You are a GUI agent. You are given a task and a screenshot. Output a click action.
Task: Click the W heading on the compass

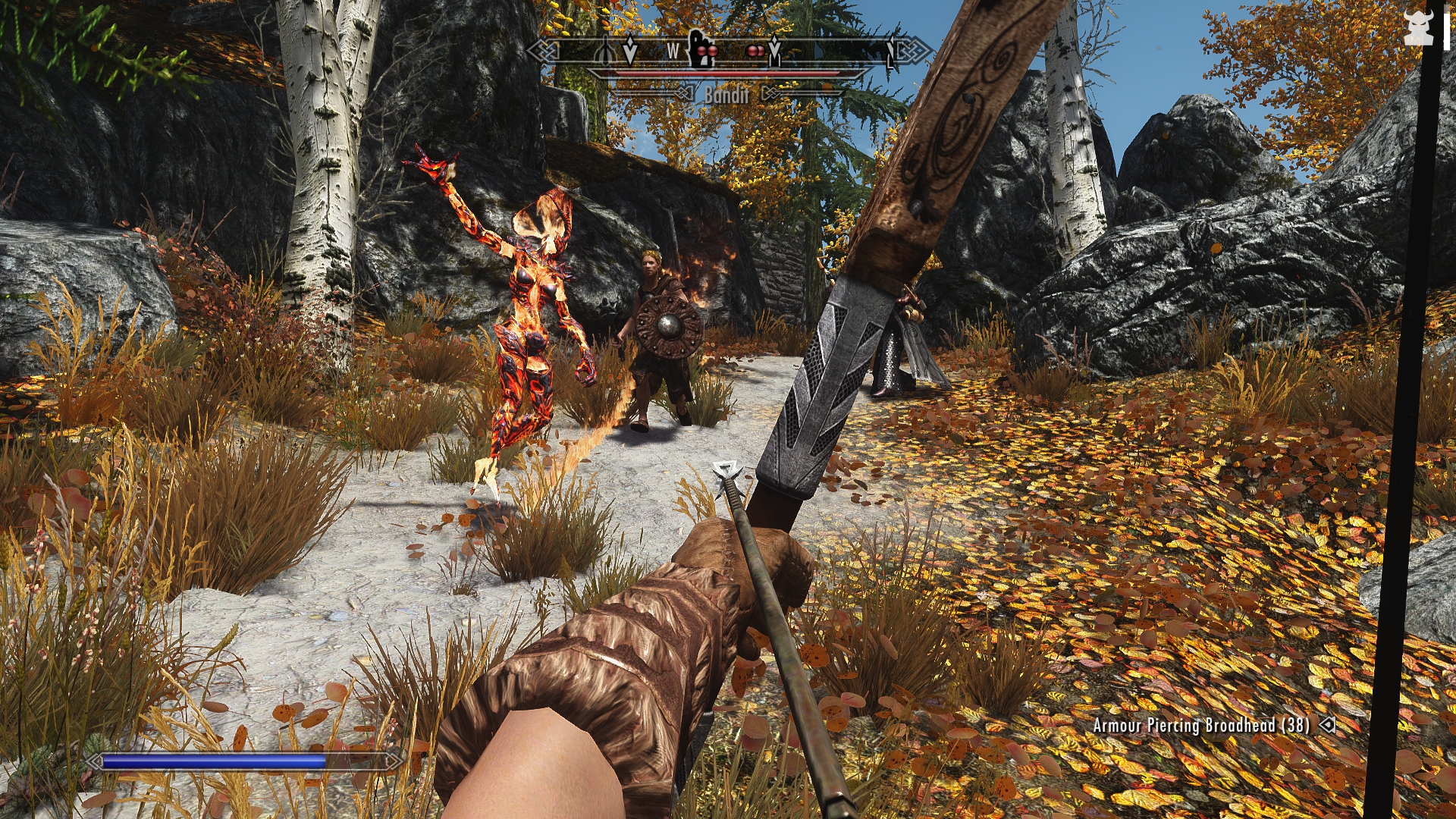point(673,51)
